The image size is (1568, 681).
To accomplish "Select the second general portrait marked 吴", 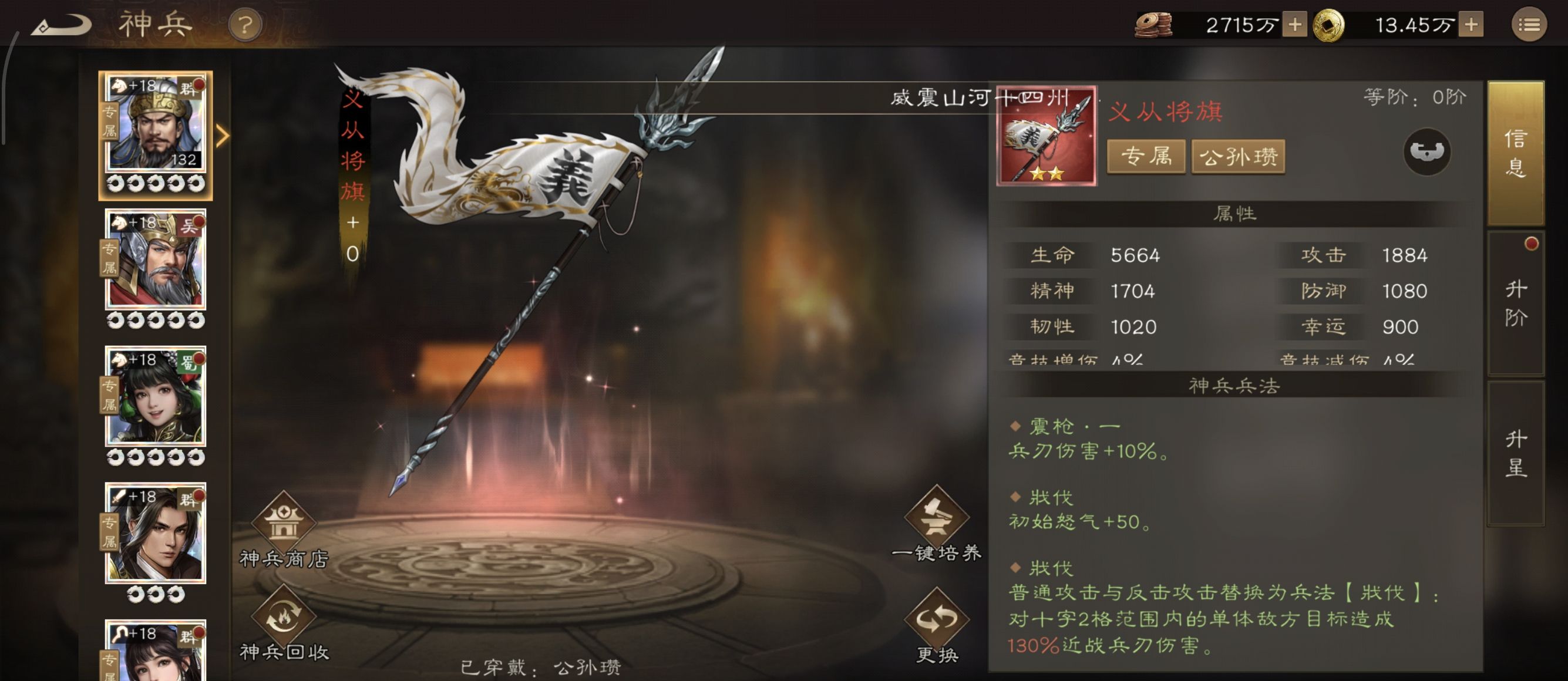I will click(x=156, y=259).
